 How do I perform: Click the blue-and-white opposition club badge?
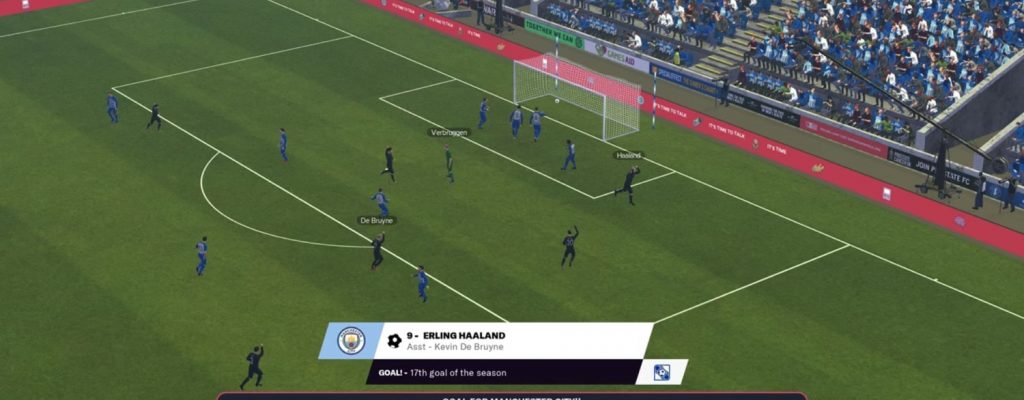661,372
